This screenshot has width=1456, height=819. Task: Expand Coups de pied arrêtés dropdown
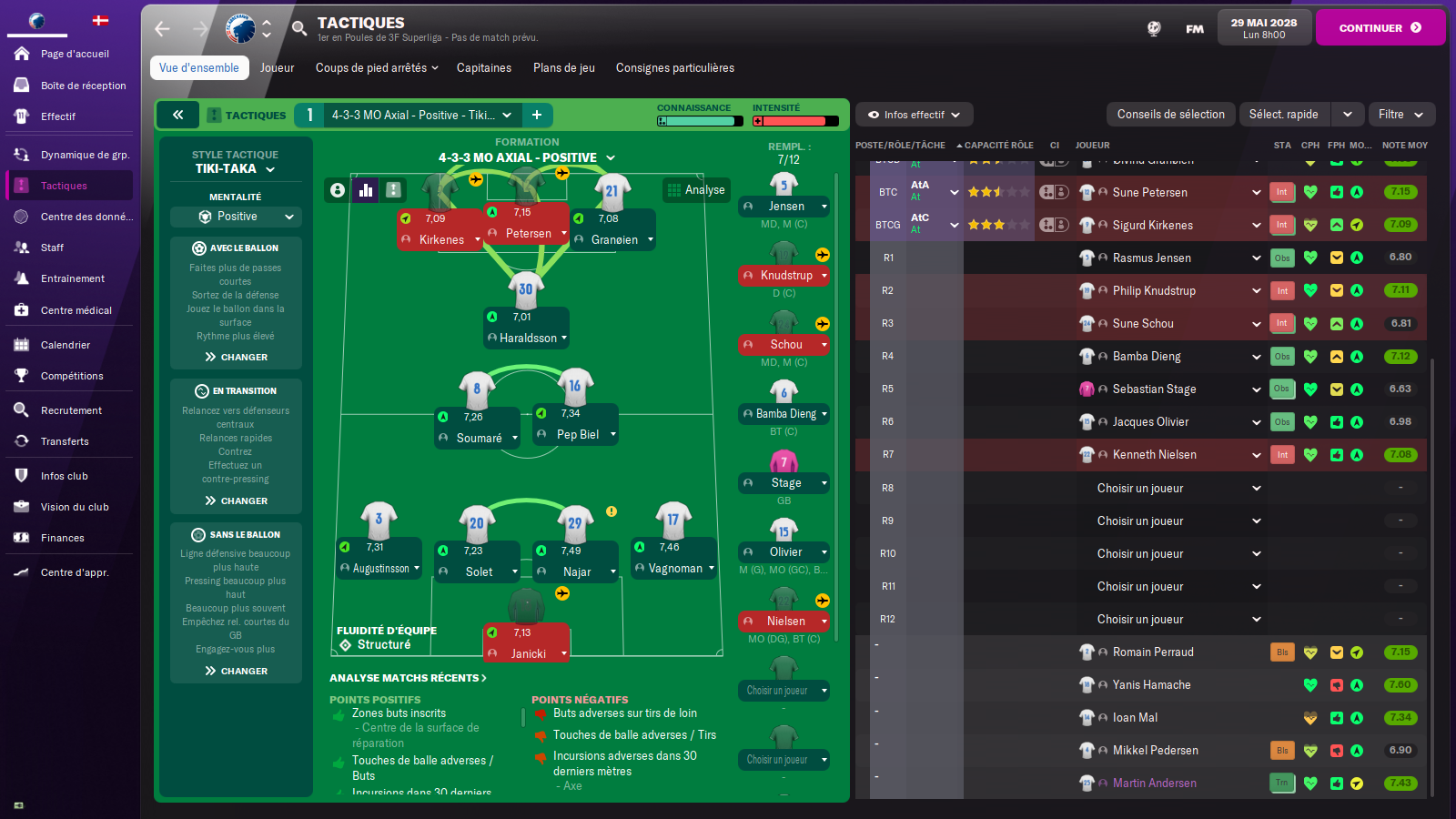coord(377,68)
